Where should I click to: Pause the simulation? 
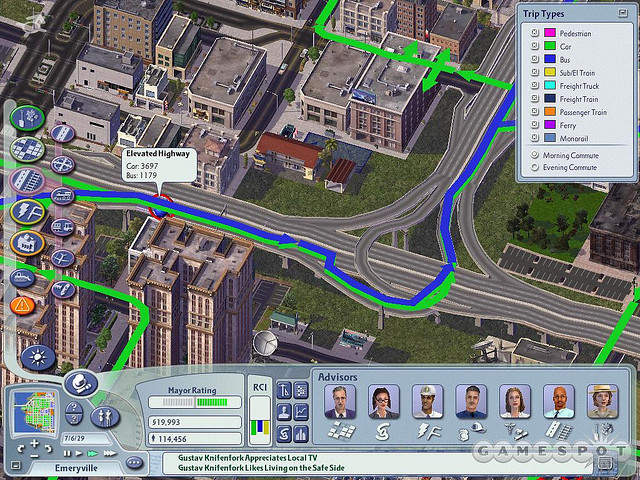(x=67, y=452)
